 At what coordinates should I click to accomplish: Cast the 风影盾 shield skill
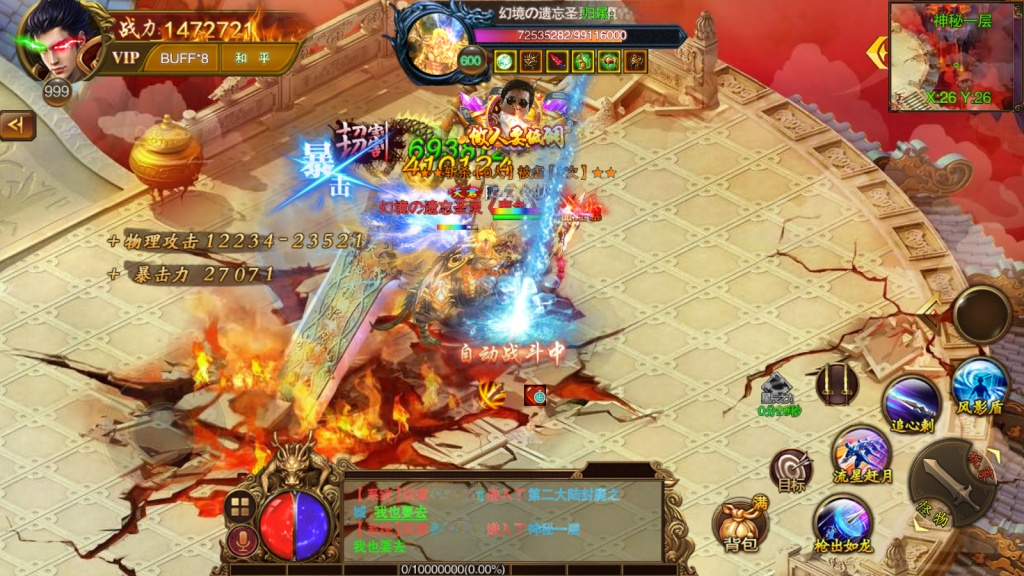pos(979,387)
